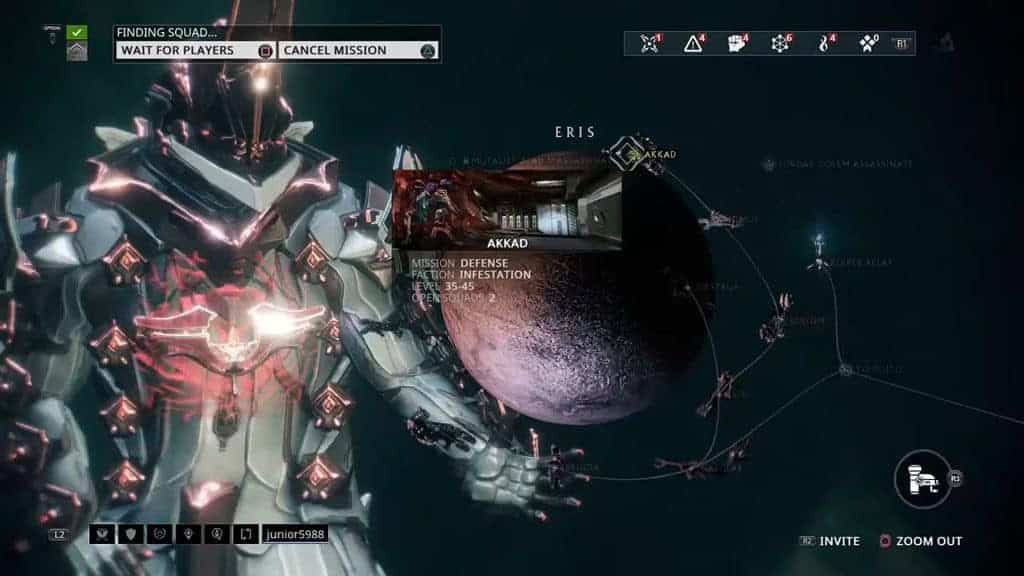Select the Akkad mission node
Screen dimensions: 1024x576
tap(629, 153)
